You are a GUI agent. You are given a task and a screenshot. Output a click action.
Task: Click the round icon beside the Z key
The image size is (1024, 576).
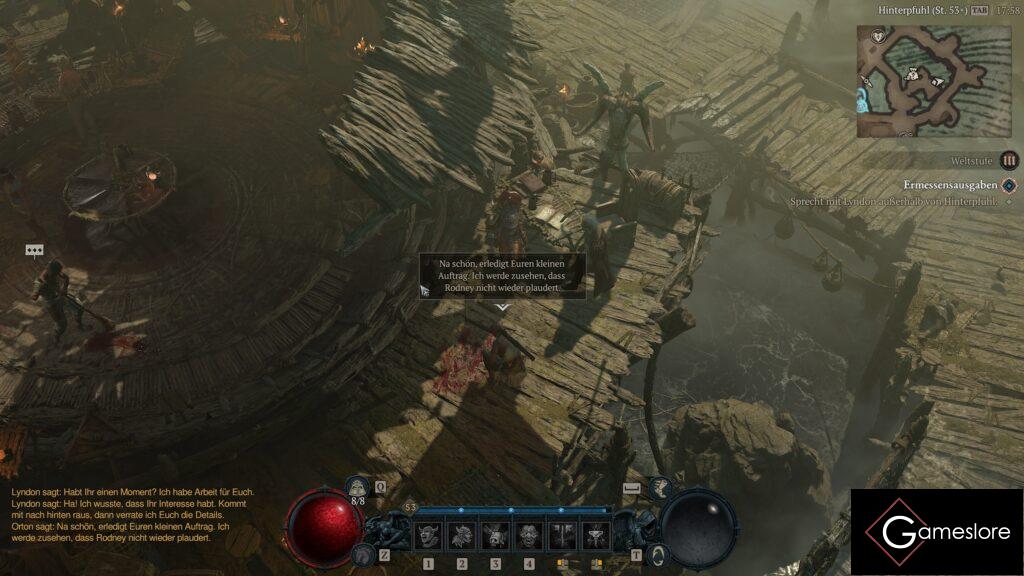[x=362, y=553]
